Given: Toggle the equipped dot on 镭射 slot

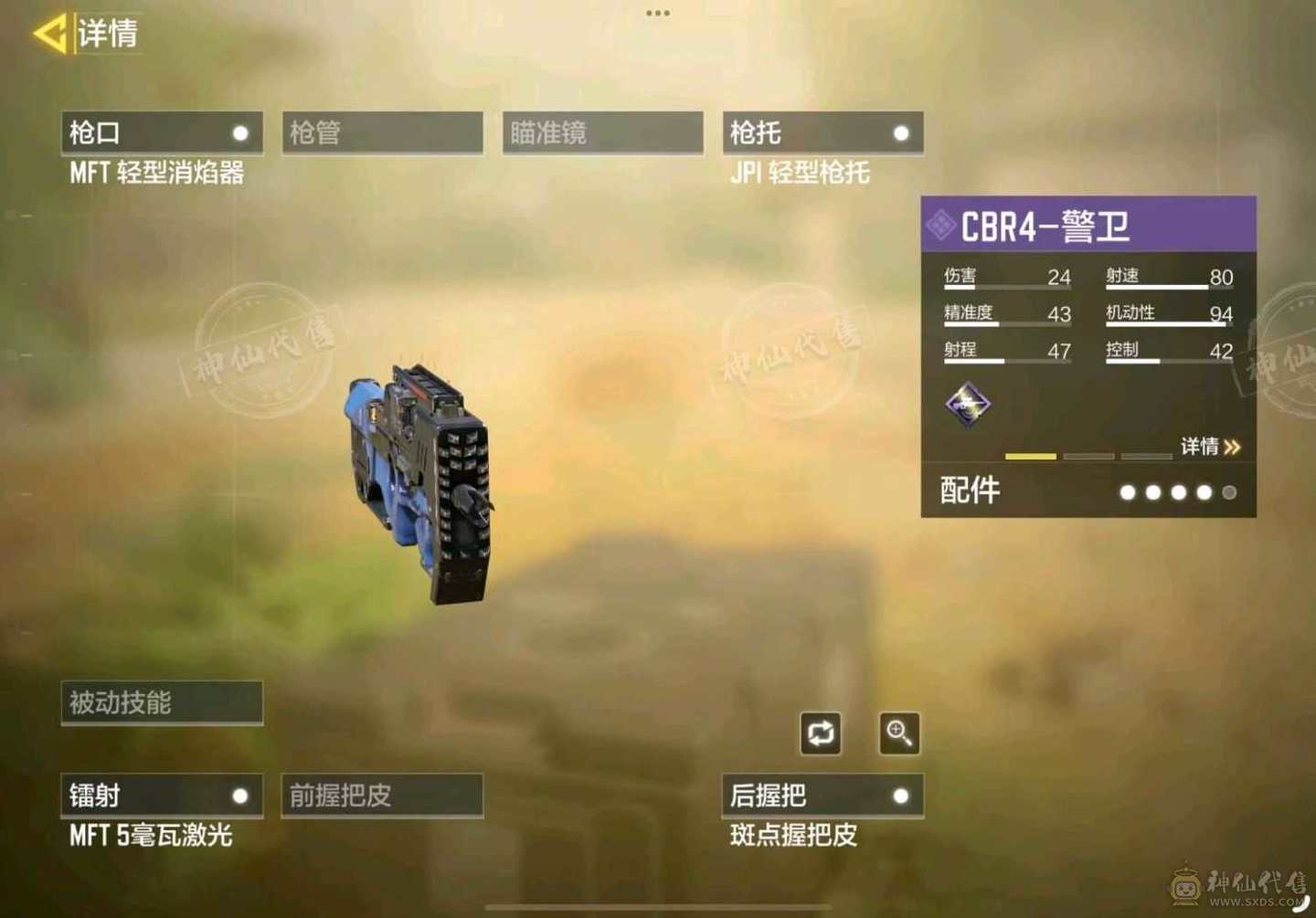Looking at the screenshot, I should [x=239, y=796].
